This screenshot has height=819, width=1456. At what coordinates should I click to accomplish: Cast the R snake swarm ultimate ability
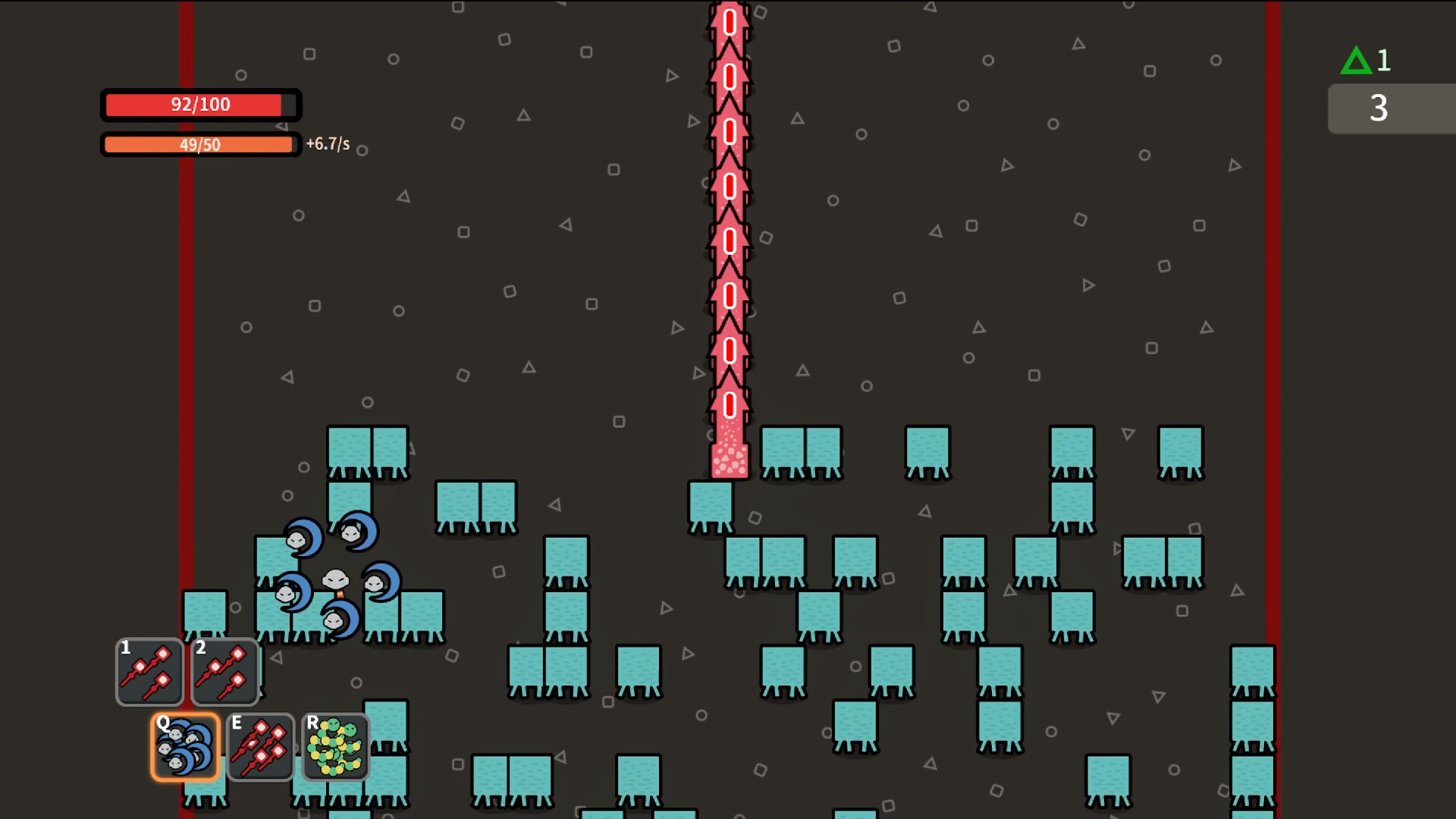334,747
